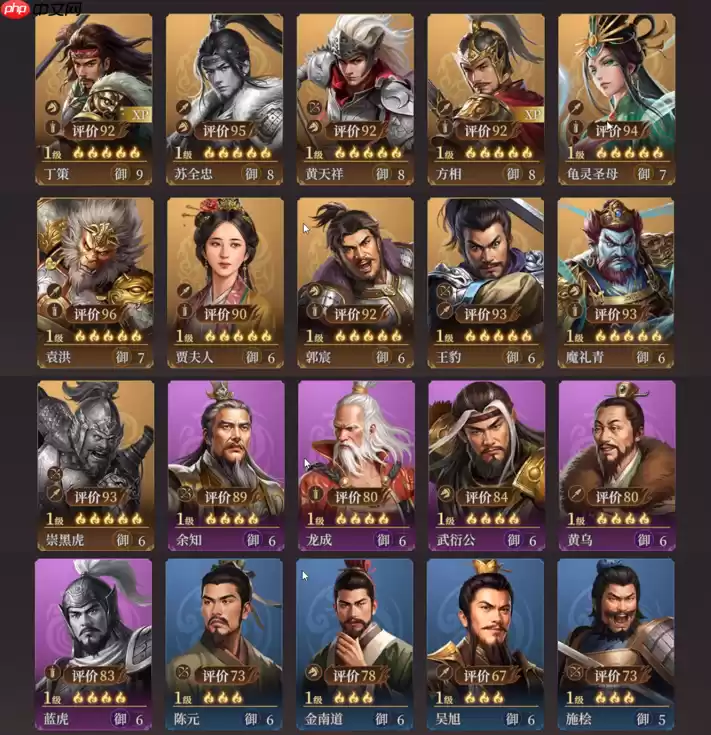Choose the 吴旭 hero card
The height and width of the screenshot is (735, 711).
pyautogui.click(x=486, y=644)
